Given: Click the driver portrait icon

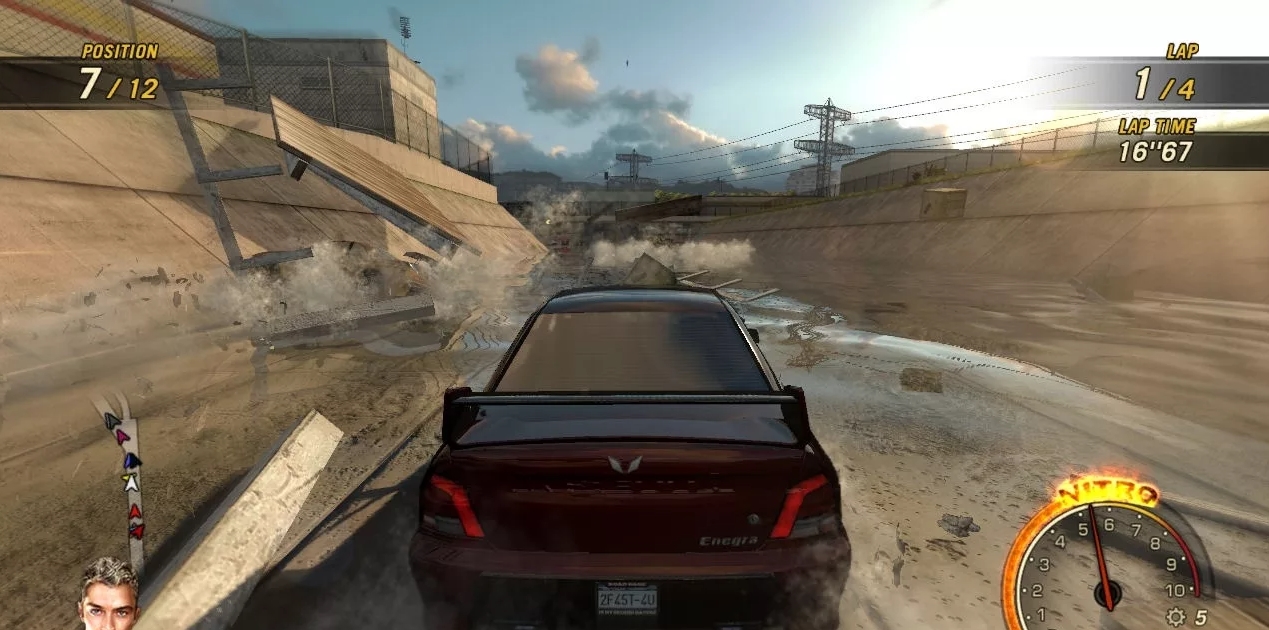Looking at the screenshot, I should (x=109, y=594).
